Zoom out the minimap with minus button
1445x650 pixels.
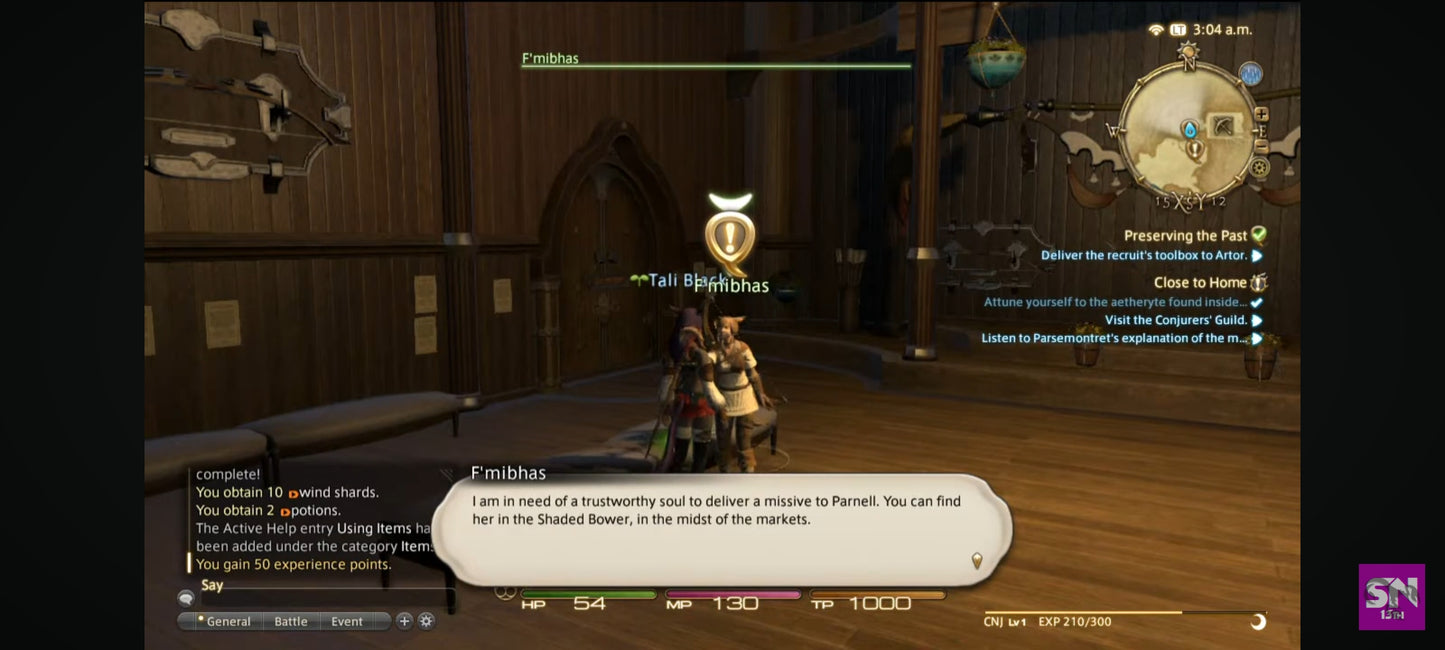point(1261,146)
